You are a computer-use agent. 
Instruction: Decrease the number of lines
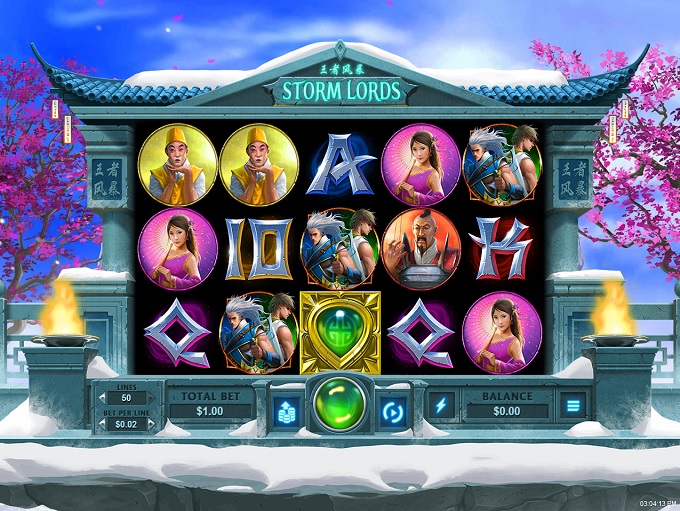pos(104,398)
